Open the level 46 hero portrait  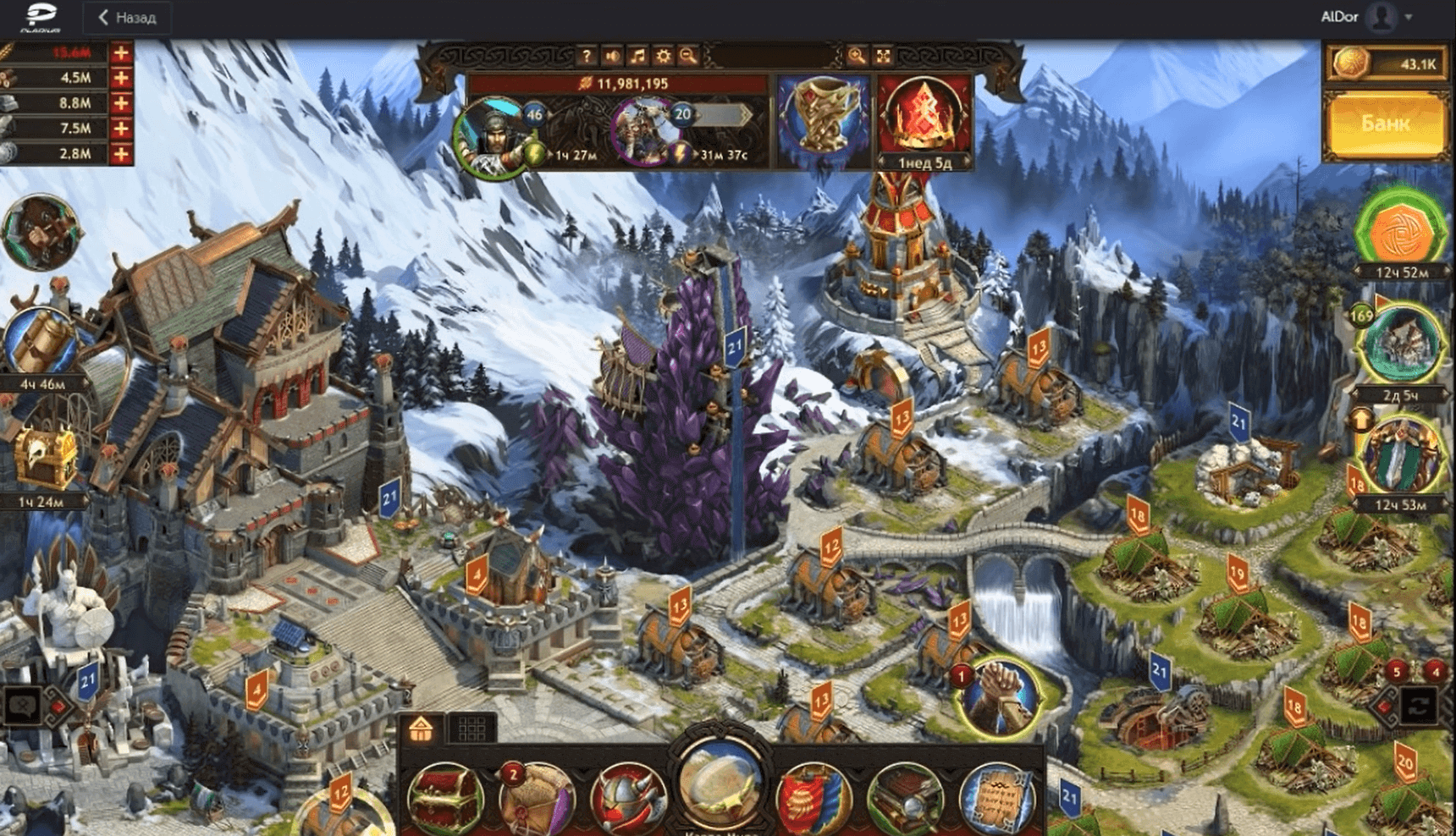click(x=492, y=135)
